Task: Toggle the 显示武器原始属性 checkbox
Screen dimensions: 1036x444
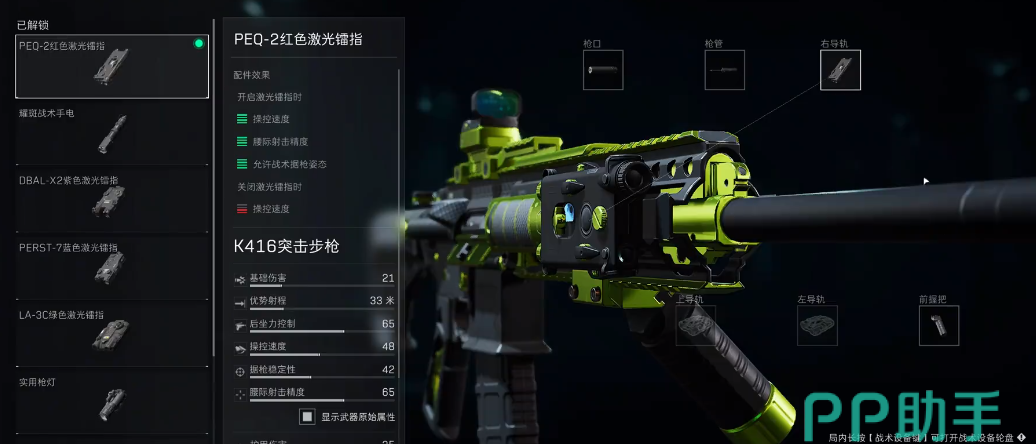Action: click(308, 416)
